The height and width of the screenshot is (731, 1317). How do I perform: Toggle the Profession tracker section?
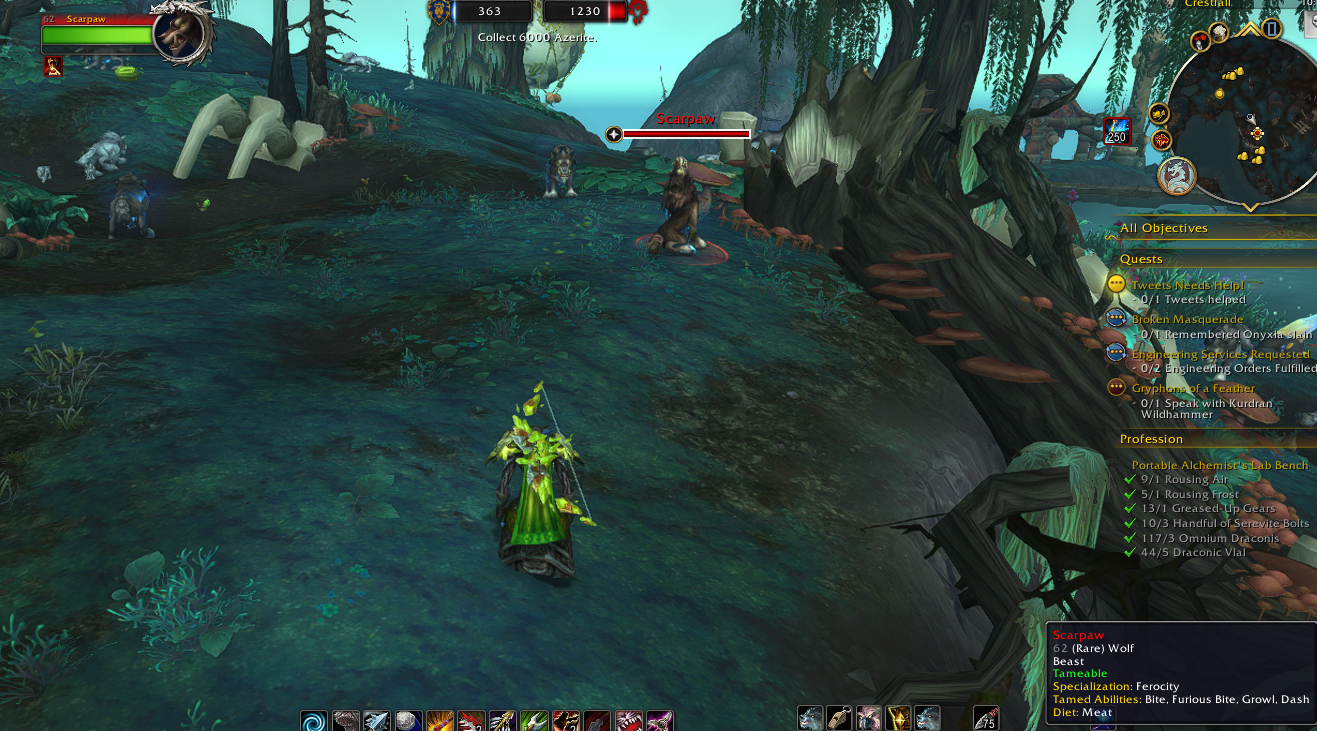point(1151,439)
